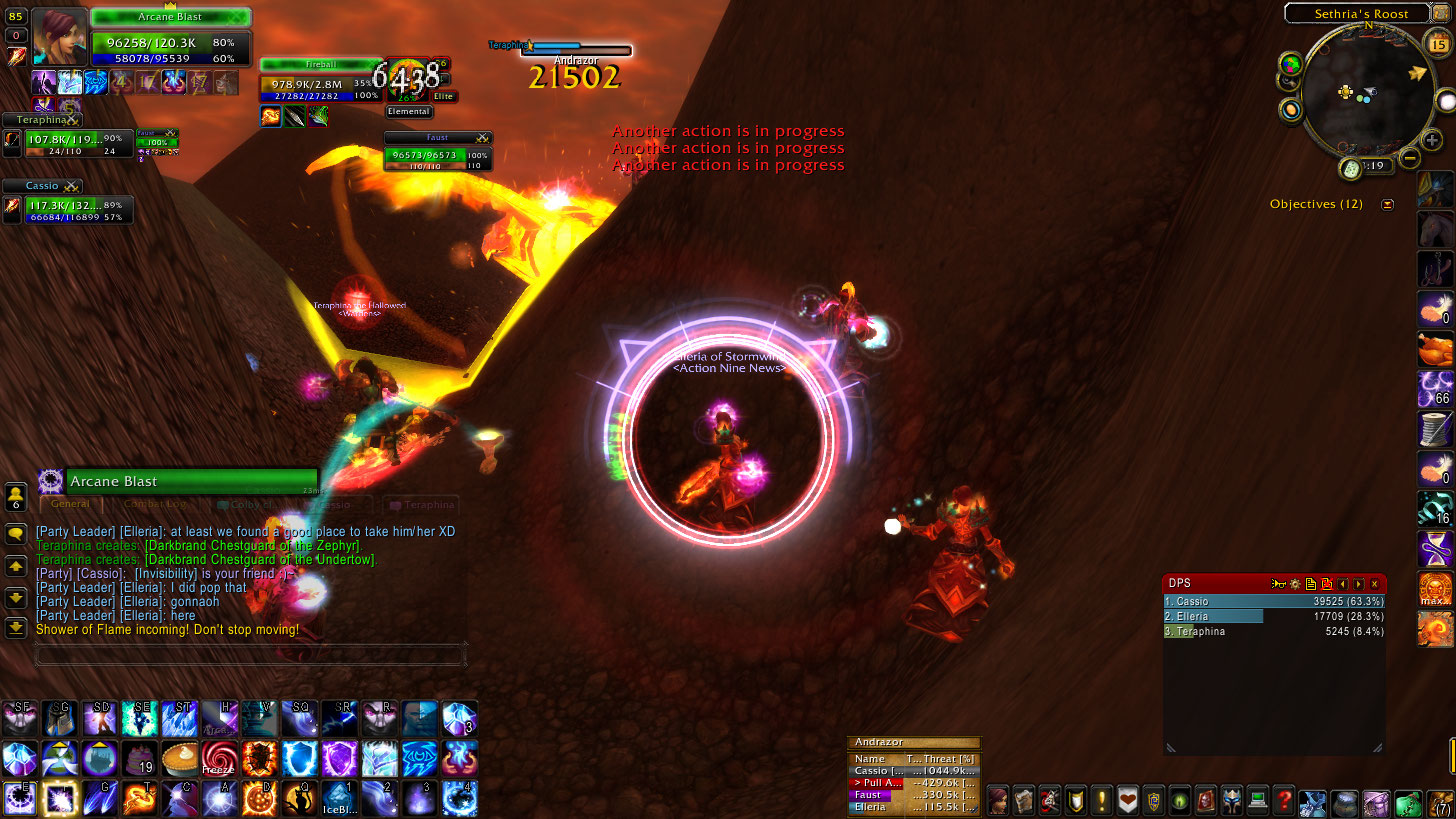Viewport: 1456px width, 819px height.
Task: Switch to the General chat tab
Action: tap(70, 505)
